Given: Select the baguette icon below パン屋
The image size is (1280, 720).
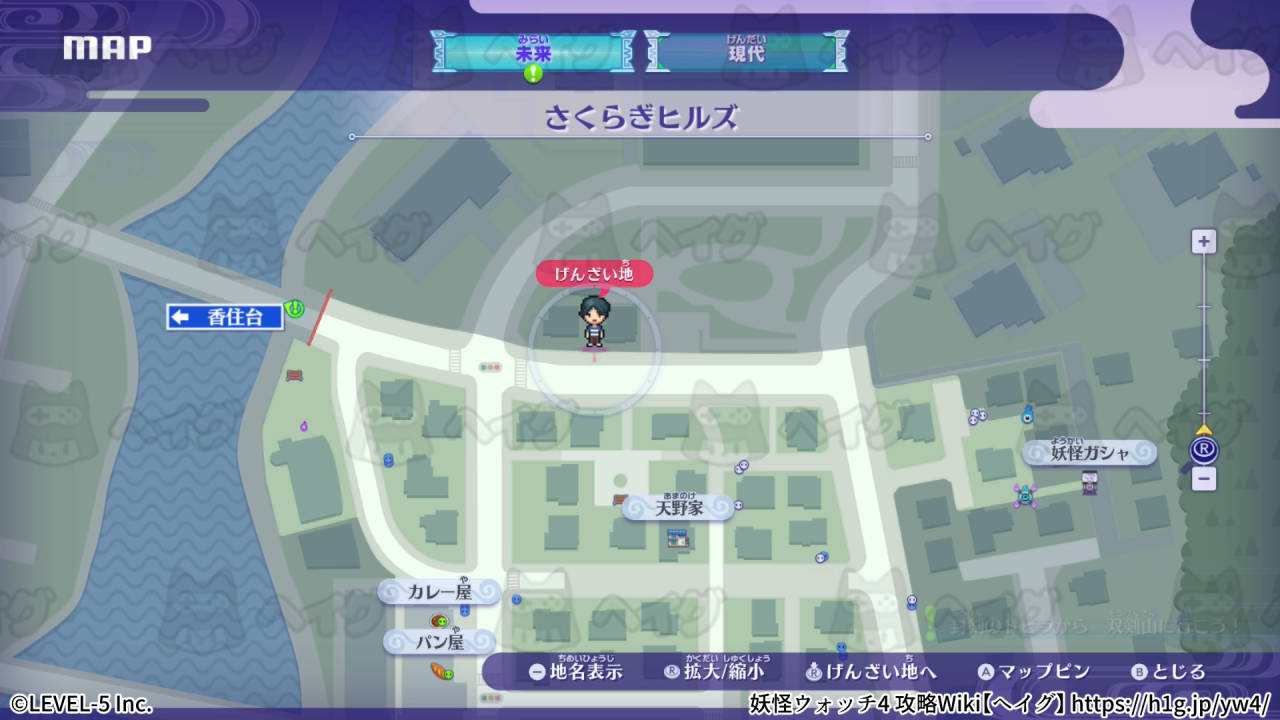Looking at the screenshot, I should coord(442,671).
